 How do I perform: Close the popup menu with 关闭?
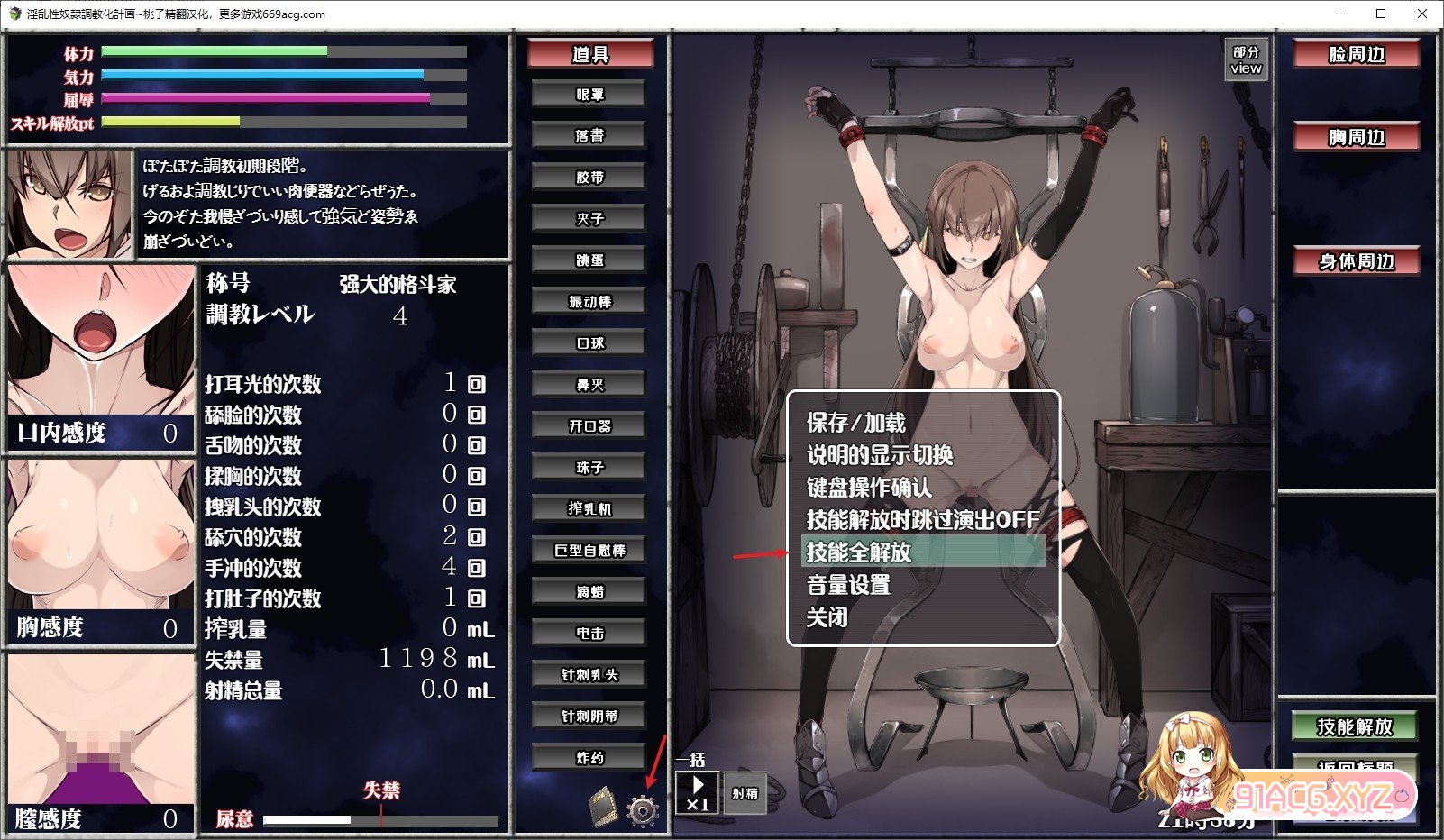(827, 617)
